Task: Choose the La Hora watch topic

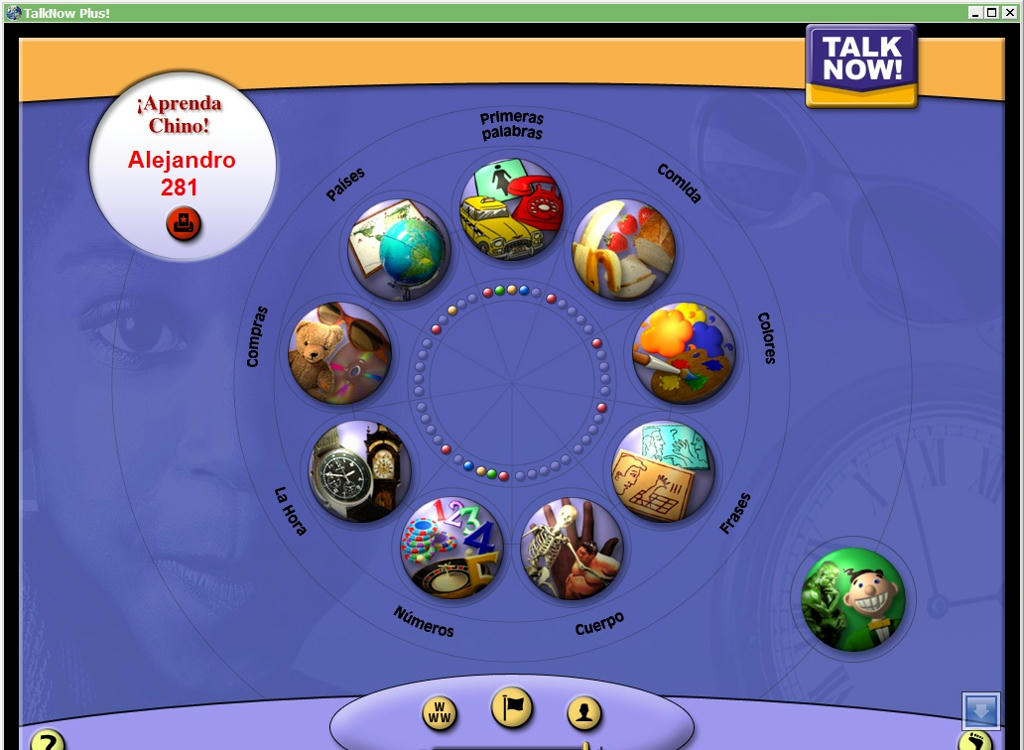Action: pos(360,472)
